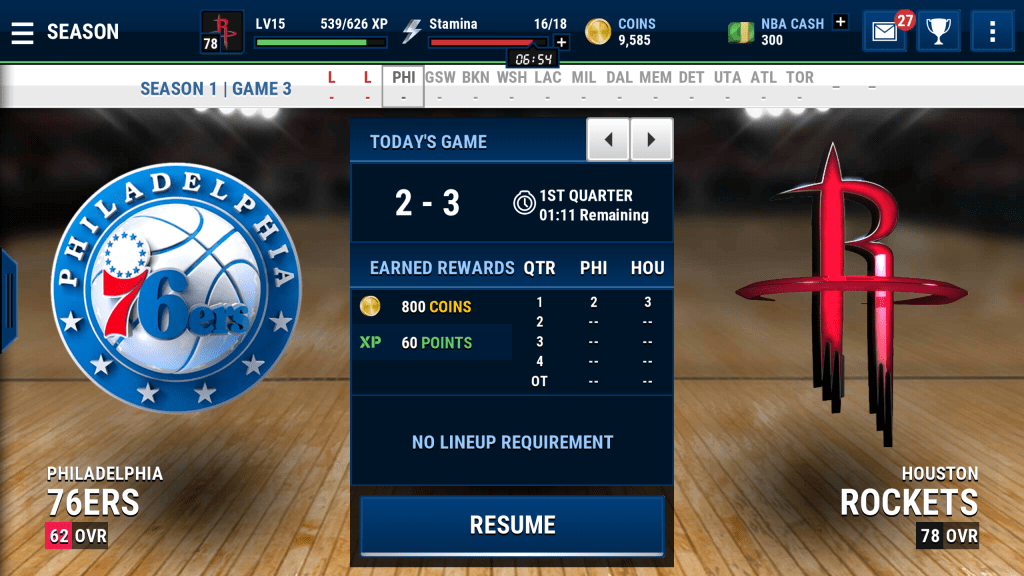1024x576 pixels.
Task: Buy more NBA Cash with plus button
Action: point(840,22)
